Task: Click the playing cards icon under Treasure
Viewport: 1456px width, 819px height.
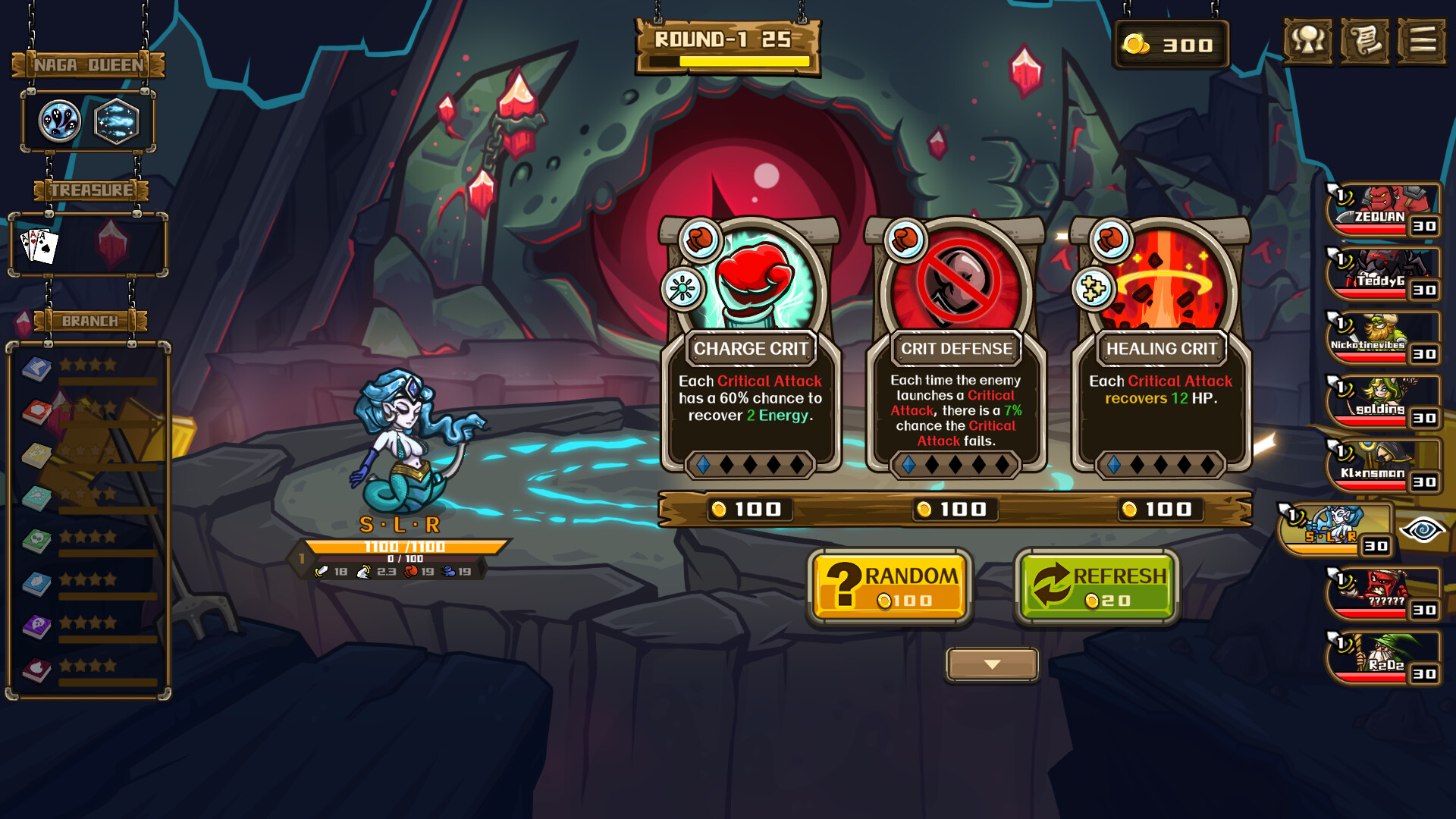Action: point(39,244)
